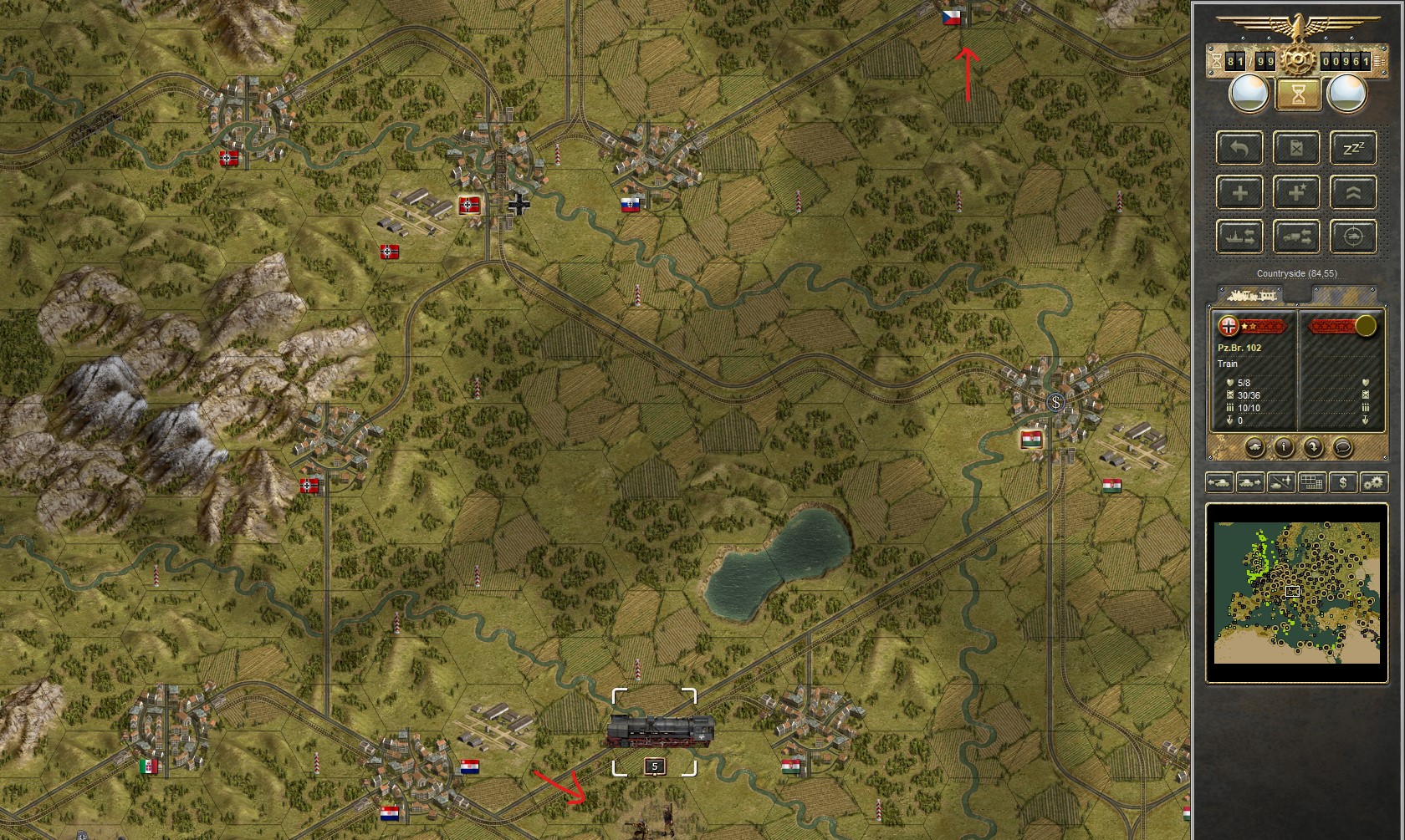Open the purchase screen with the dollar icon
The height and width of the screenshot is (840, 1405).
coord(1342,482)
